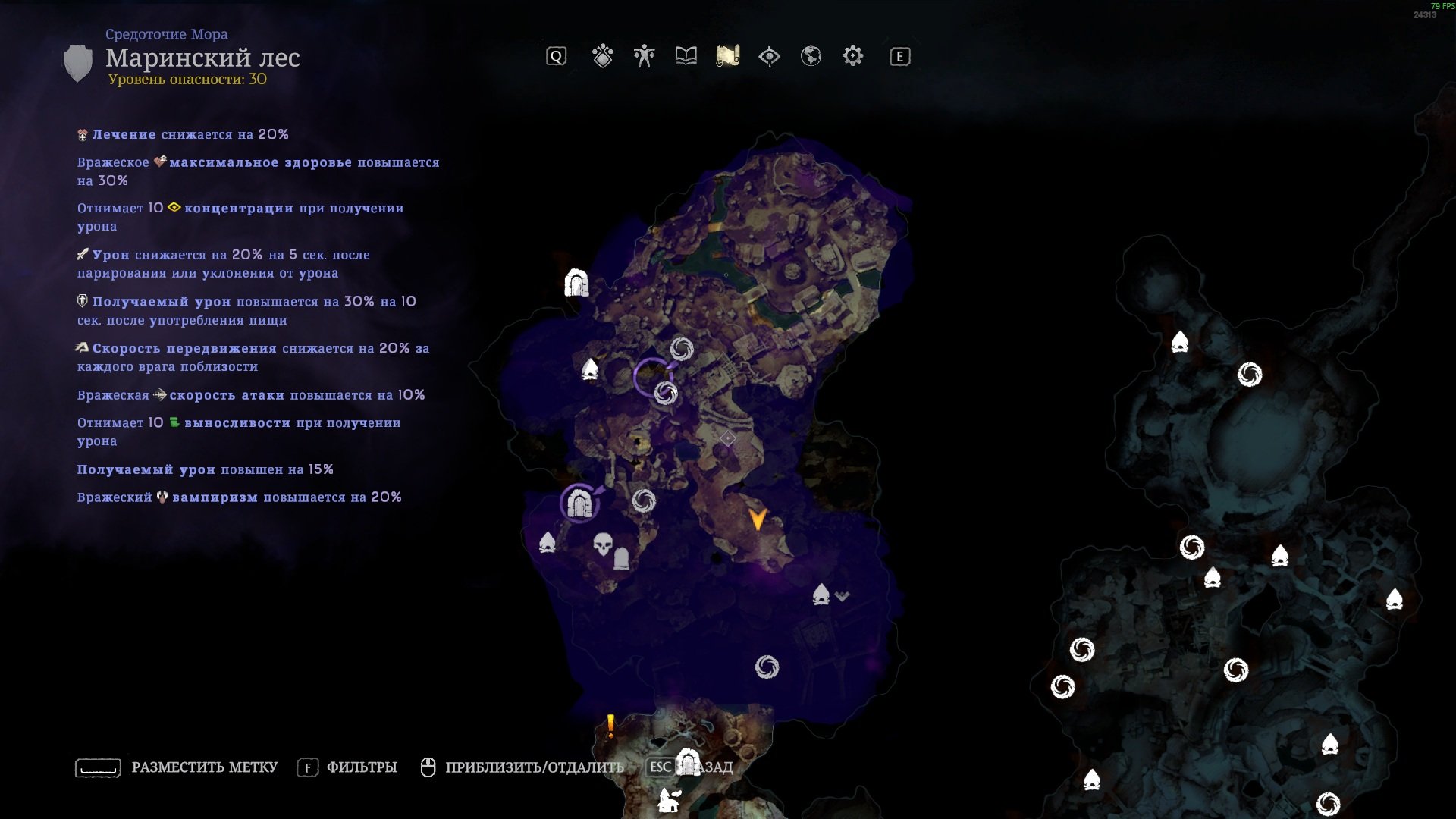Select the highlighted map scroll tab

click(x=727, y=56)
